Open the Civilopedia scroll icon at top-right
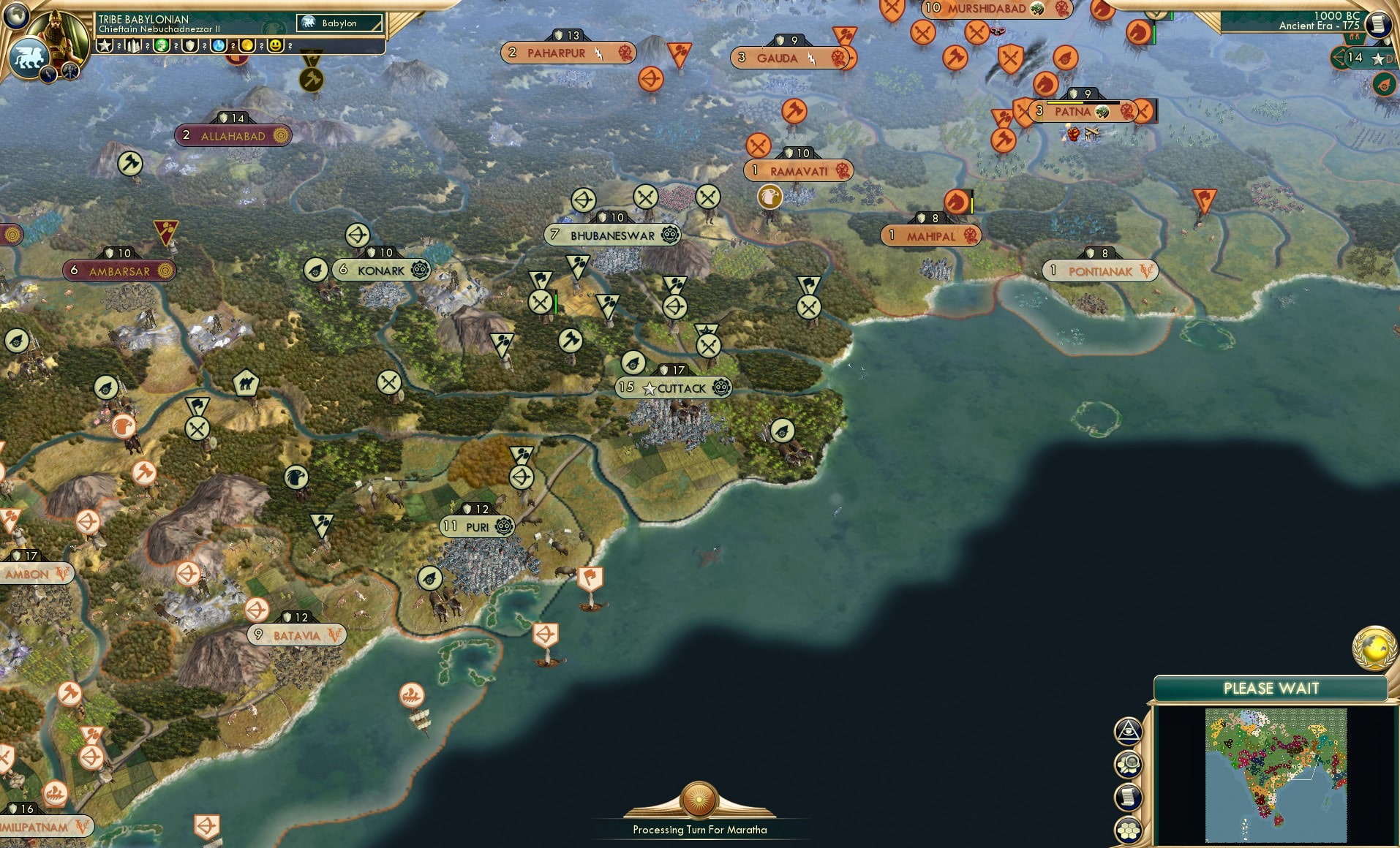 1378,24
